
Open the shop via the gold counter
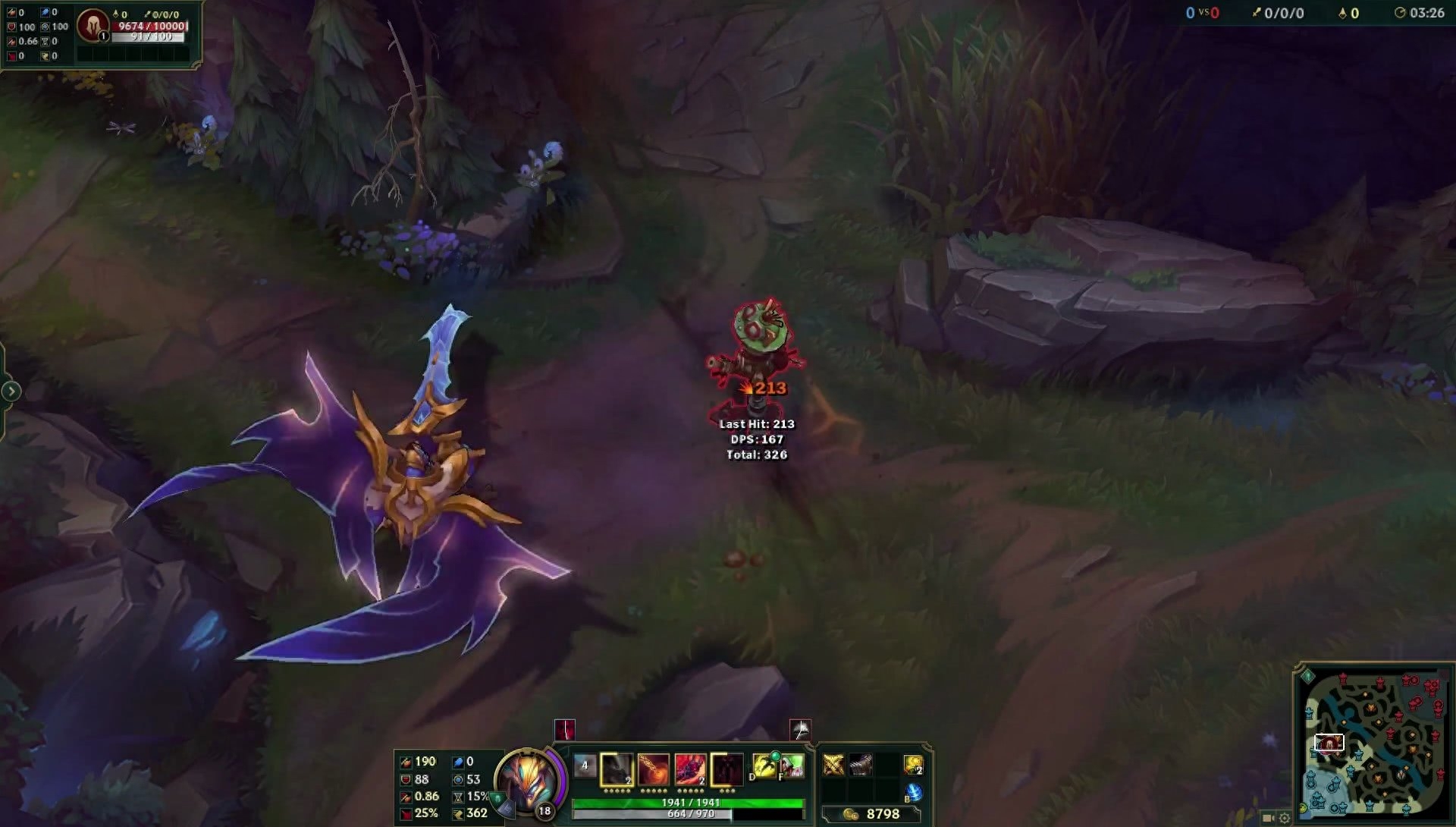[x=874, y=814]
